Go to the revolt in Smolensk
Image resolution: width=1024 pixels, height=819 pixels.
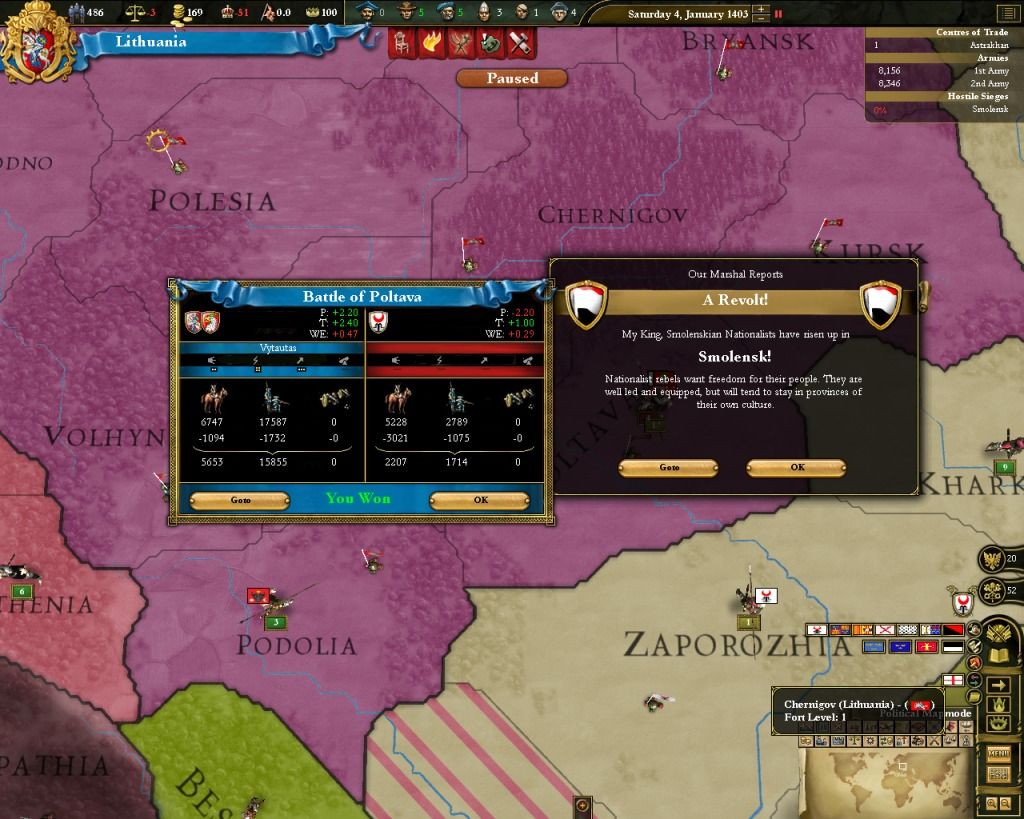pos(668,467)
